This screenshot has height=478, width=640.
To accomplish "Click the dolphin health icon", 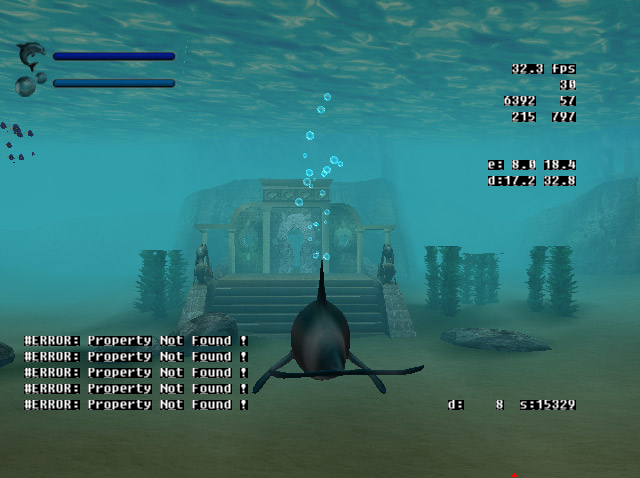I will 32,55.
